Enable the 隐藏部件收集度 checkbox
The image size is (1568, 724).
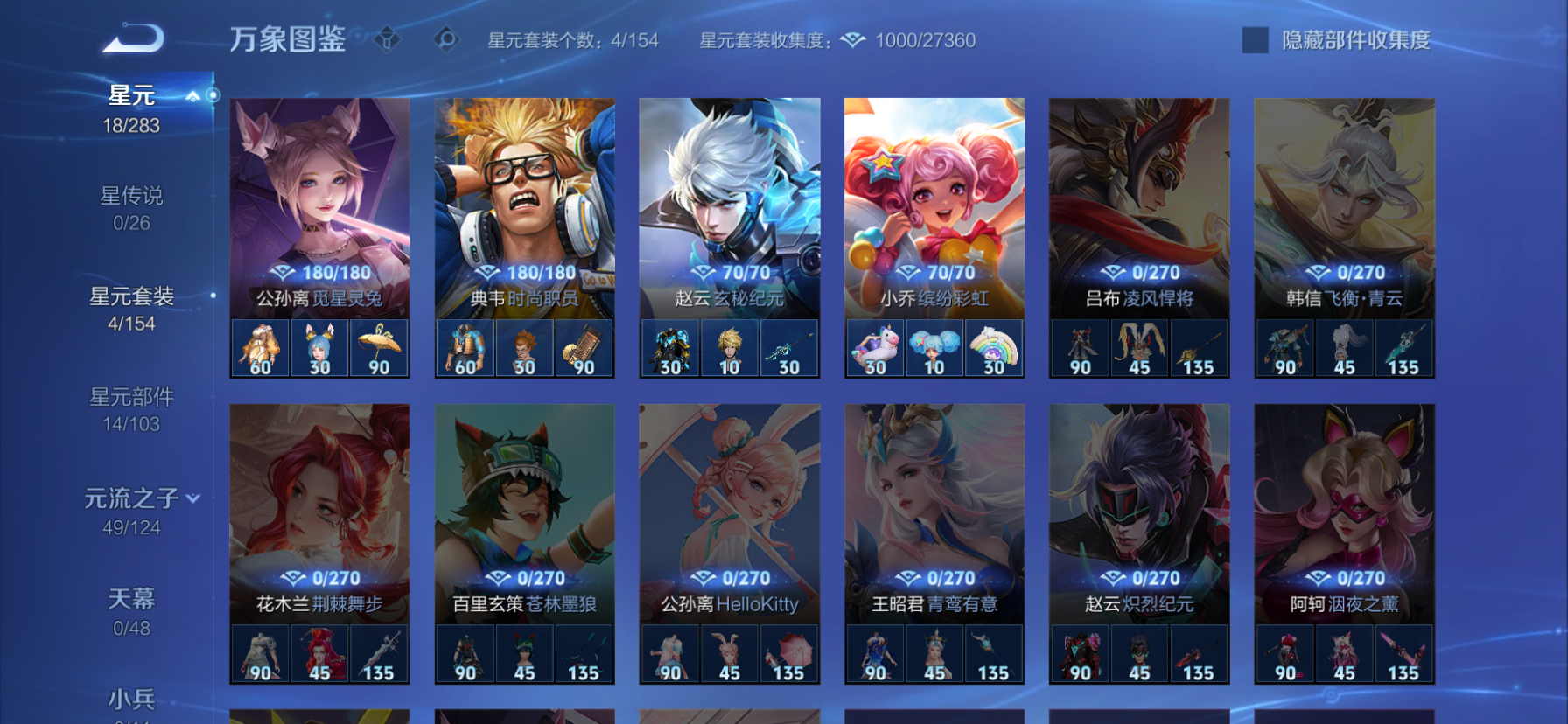1254,40
